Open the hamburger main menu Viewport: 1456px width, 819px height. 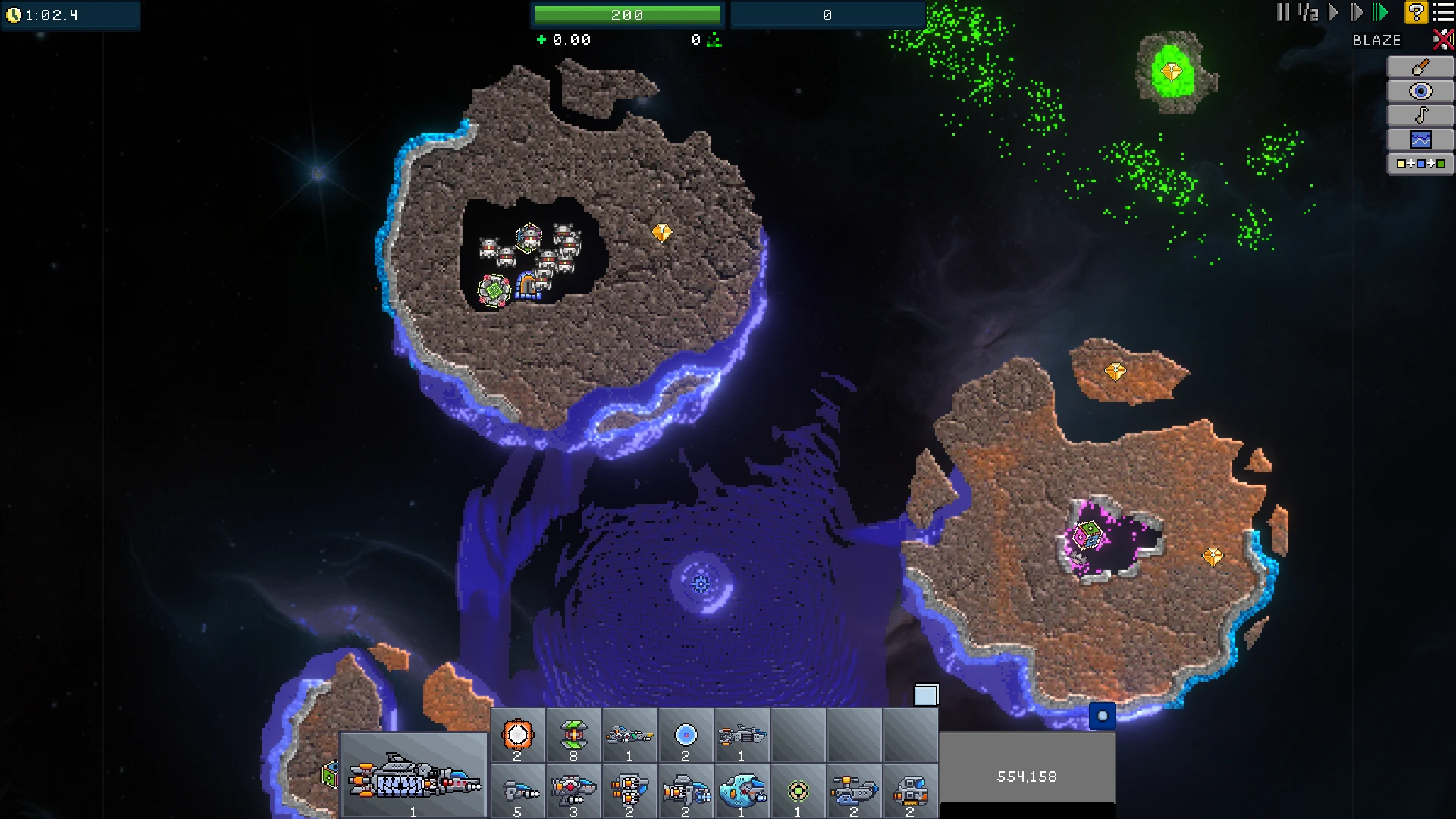point(1444,13)
